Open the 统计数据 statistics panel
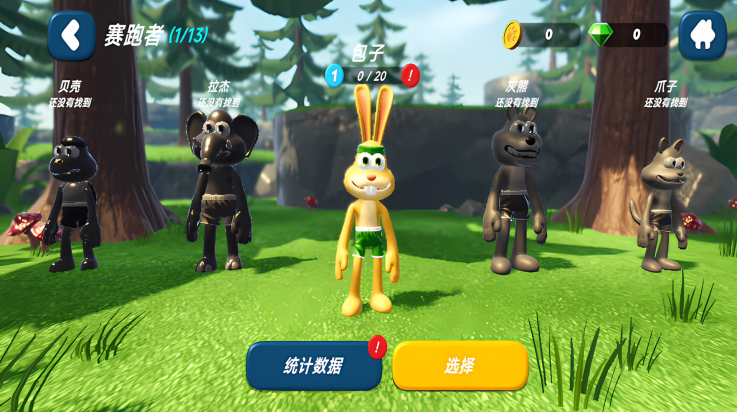Screen dimensions: 737x412 [x=314, y=366]
